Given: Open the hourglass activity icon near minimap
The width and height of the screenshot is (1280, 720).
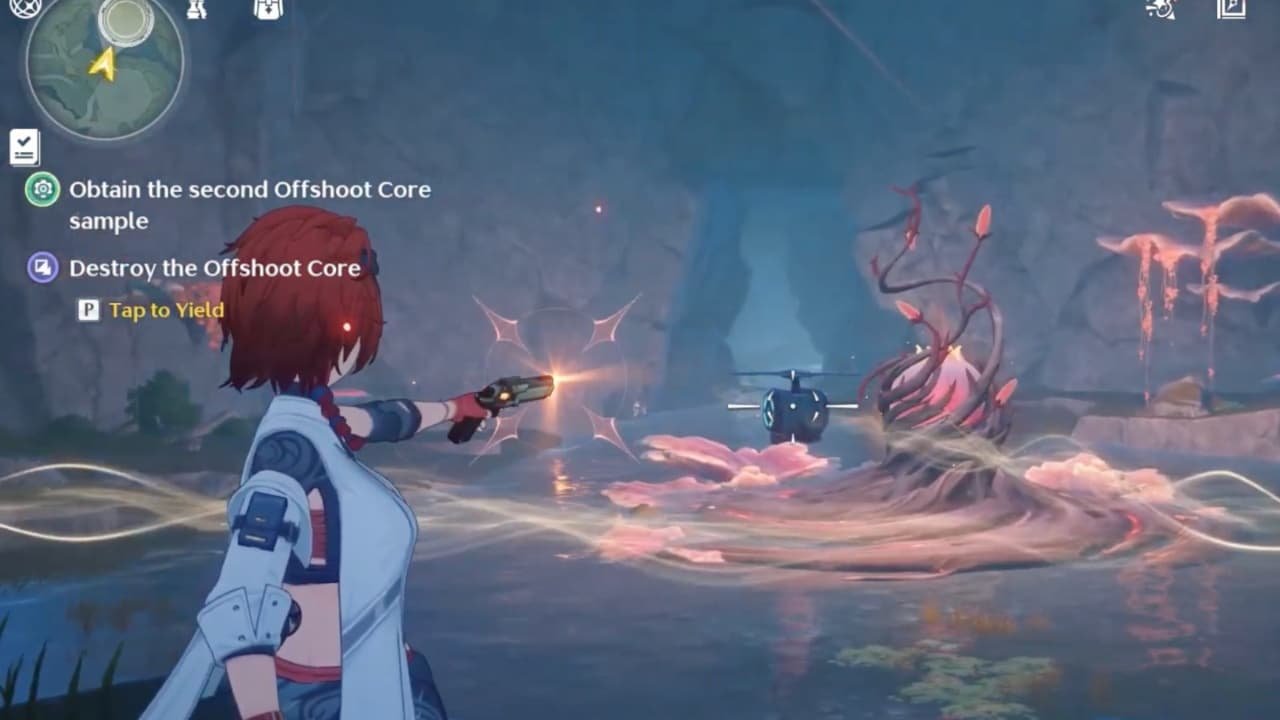Looking at the screenshot, I should (x=197, y=12).
